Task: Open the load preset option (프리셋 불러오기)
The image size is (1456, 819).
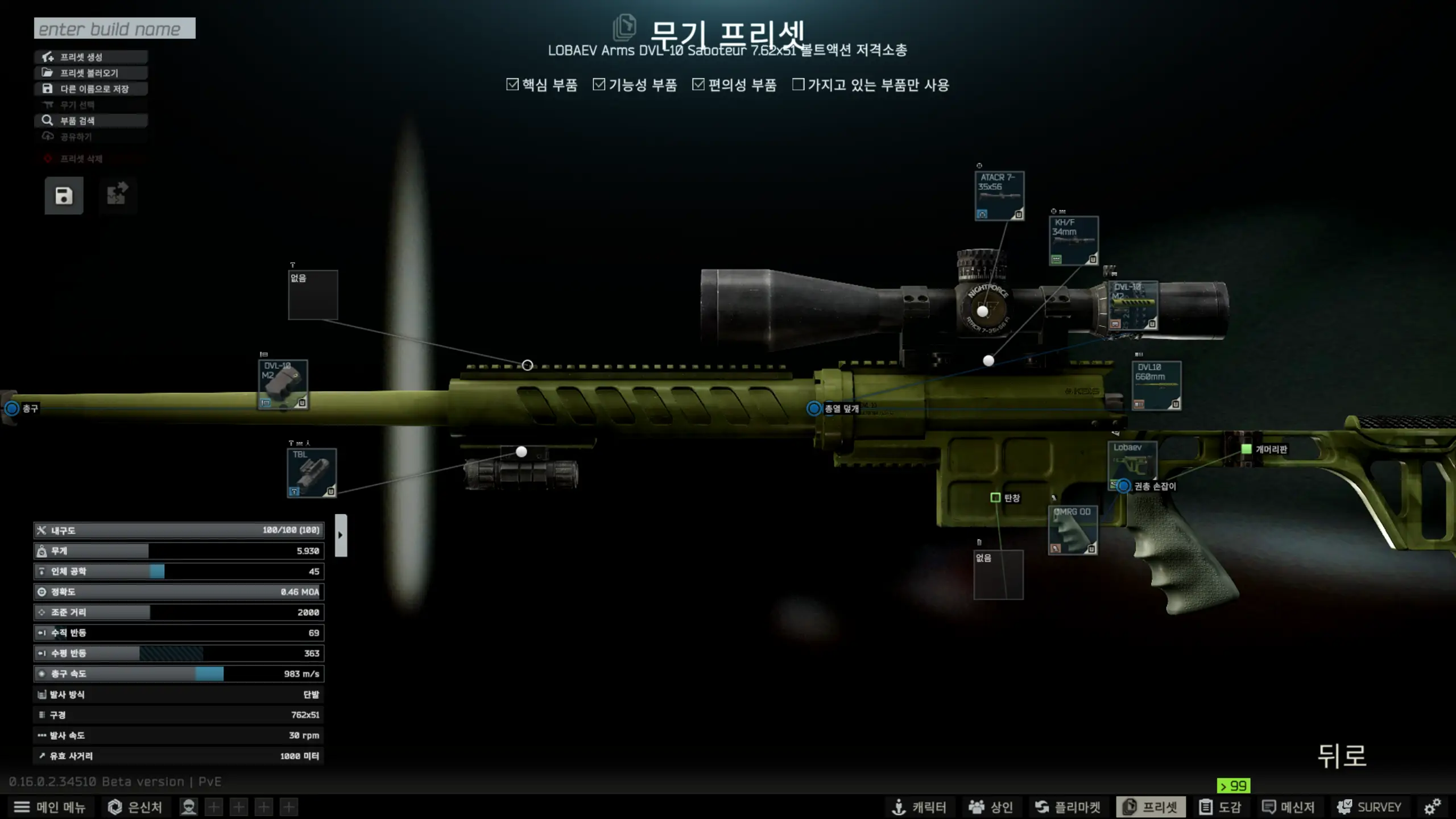Action: pyautogui.click(x=91, y=73)
